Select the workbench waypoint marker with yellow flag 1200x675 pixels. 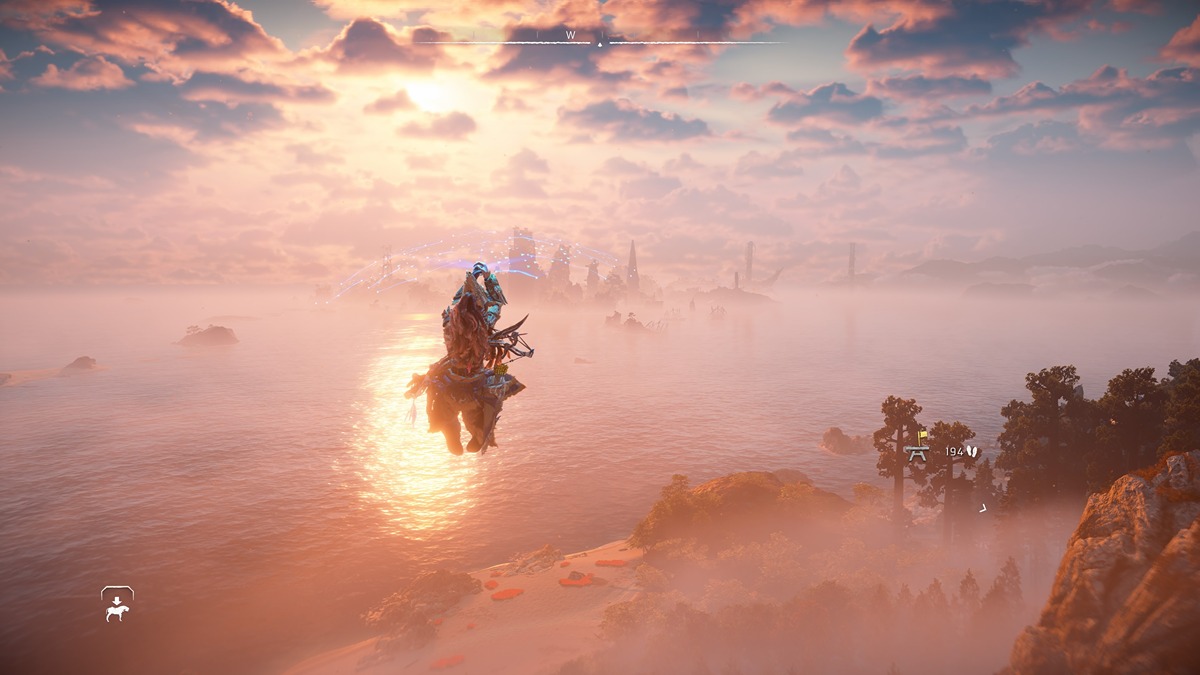(x=917, y=447)
